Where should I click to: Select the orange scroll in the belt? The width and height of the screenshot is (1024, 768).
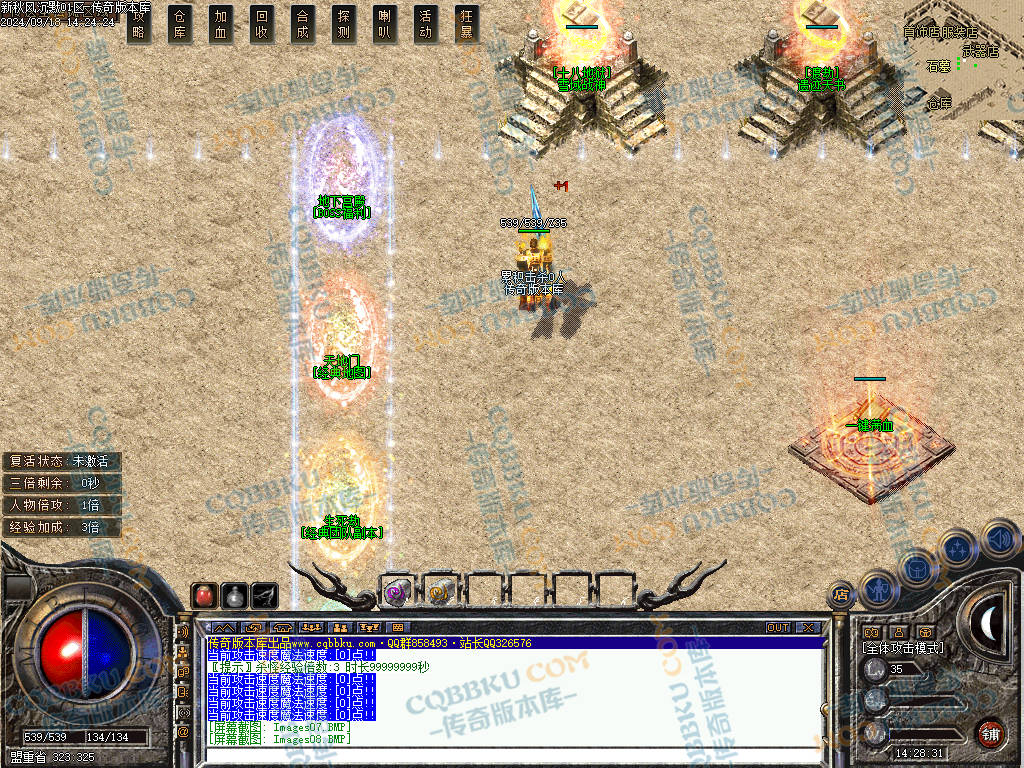click(438, 593)
